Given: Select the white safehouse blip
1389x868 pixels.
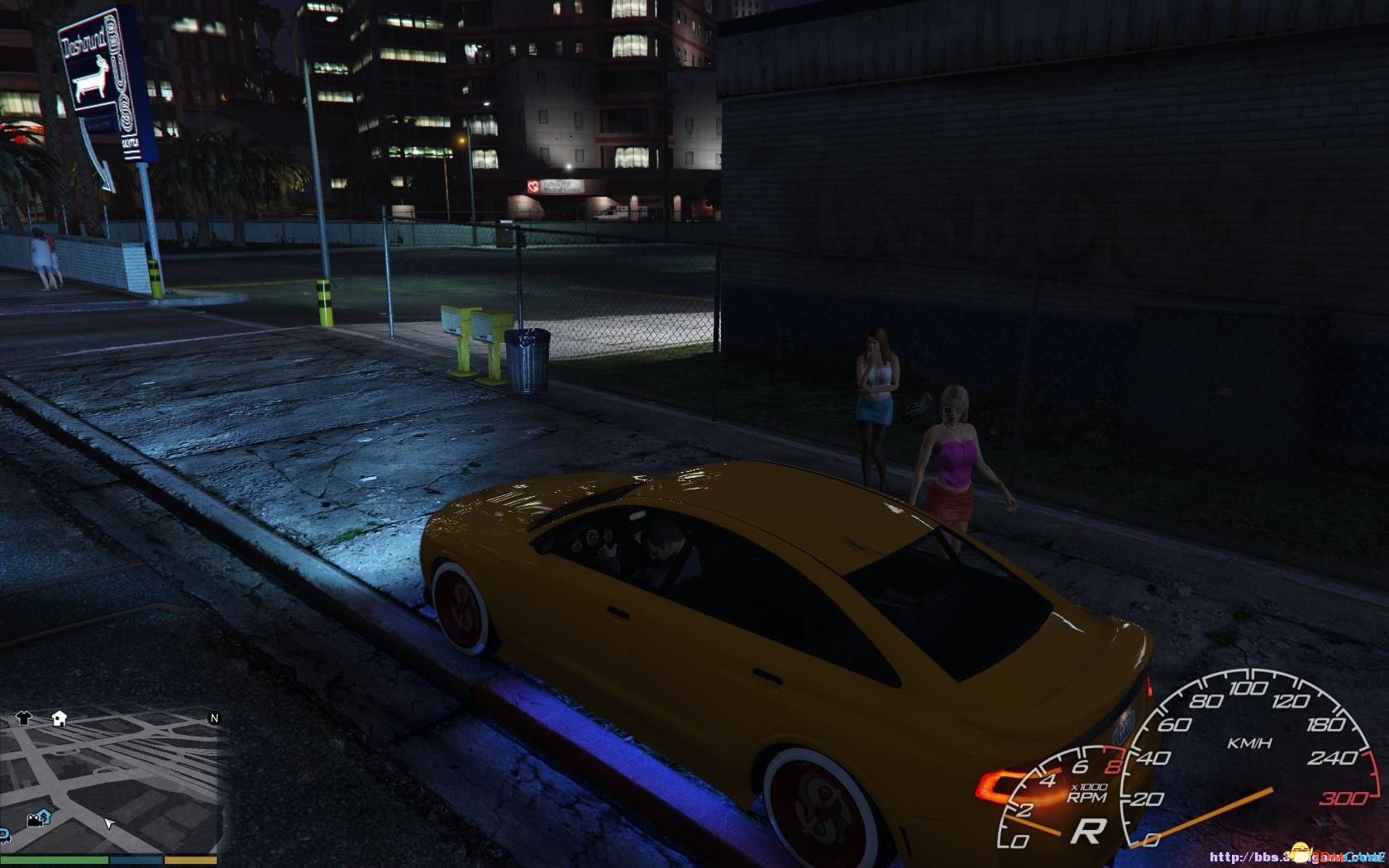Looking at the screenshot, I should 59,718.
